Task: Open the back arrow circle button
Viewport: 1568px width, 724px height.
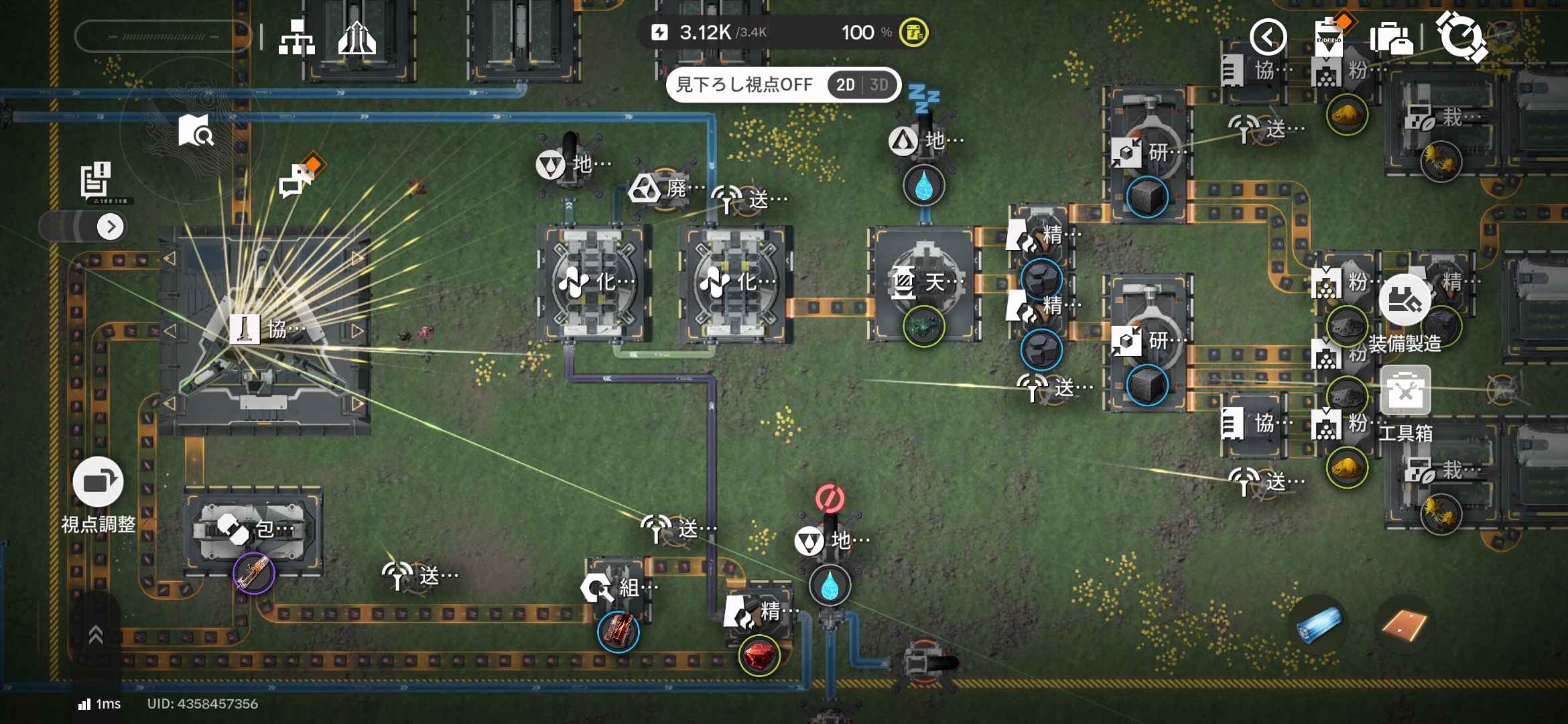Action: (1268, 37)
